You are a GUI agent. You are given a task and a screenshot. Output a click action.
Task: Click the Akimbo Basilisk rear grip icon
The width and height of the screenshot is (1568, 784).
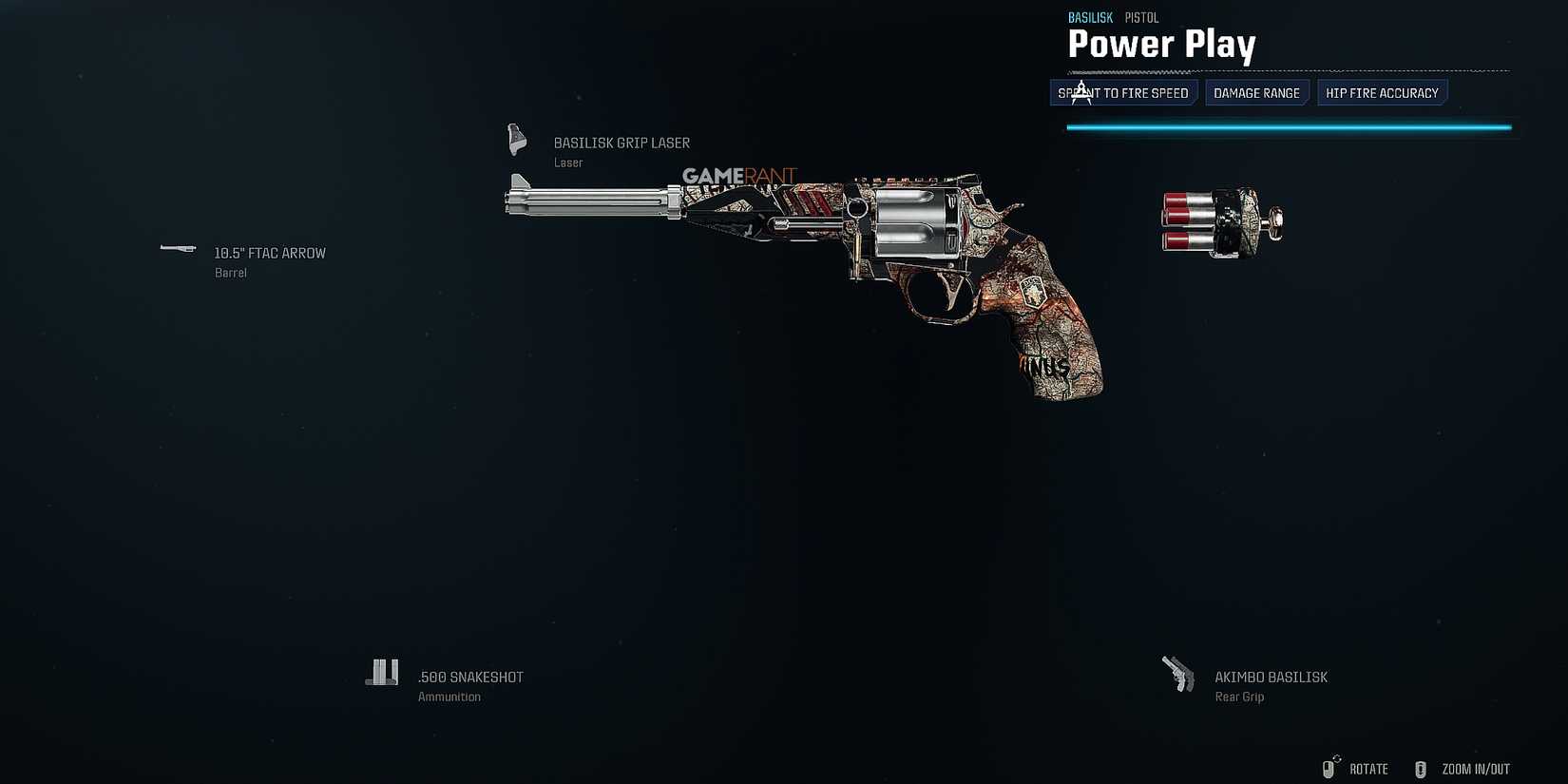[x=1178, y=672]
